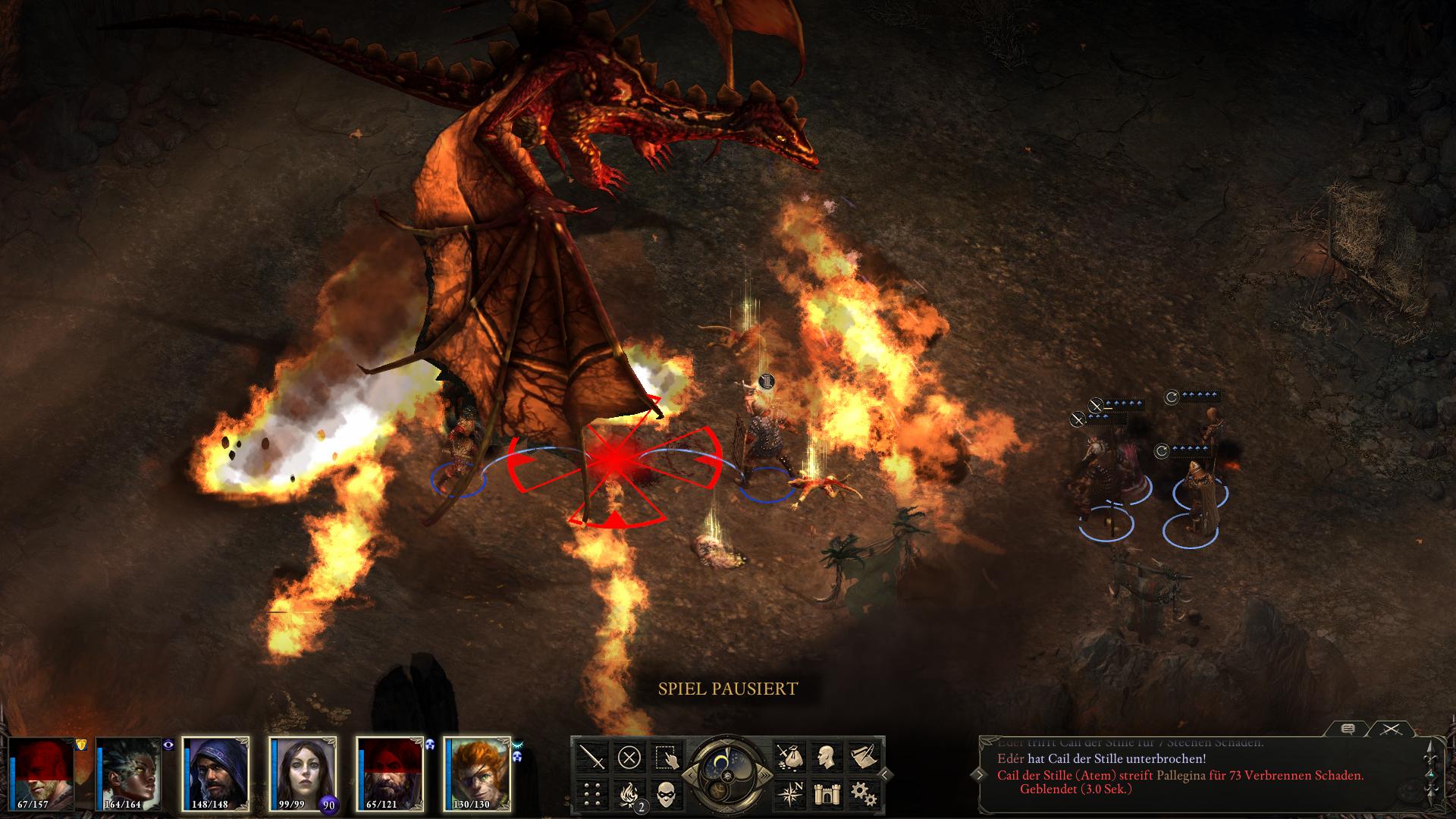The image size is (1456, 819).
Task: Switch to the combat log crossed-swords tab
Action: click(1389, 729)
